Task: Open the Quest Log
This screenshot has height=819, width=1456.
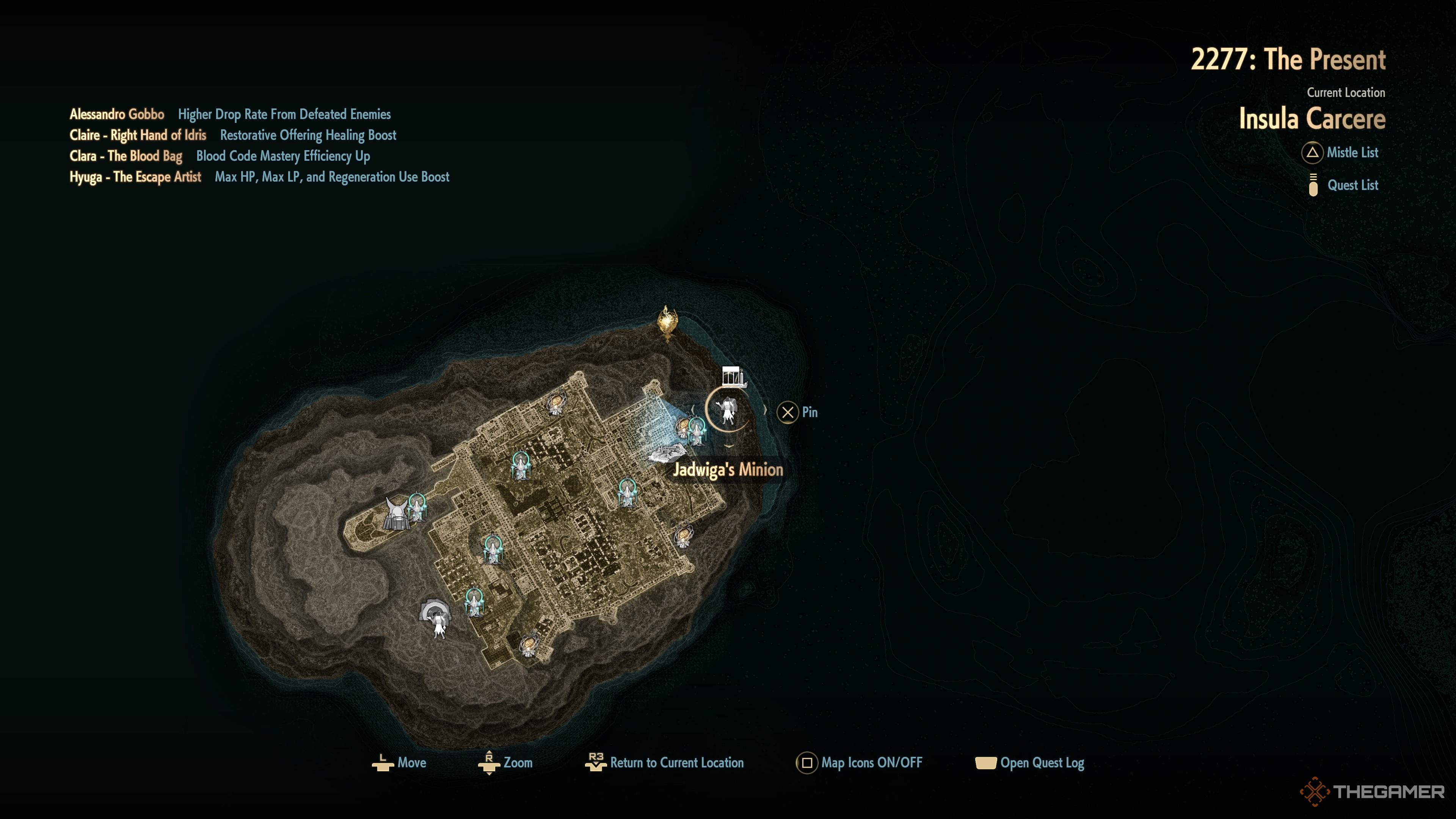Action: [1030, 763]
